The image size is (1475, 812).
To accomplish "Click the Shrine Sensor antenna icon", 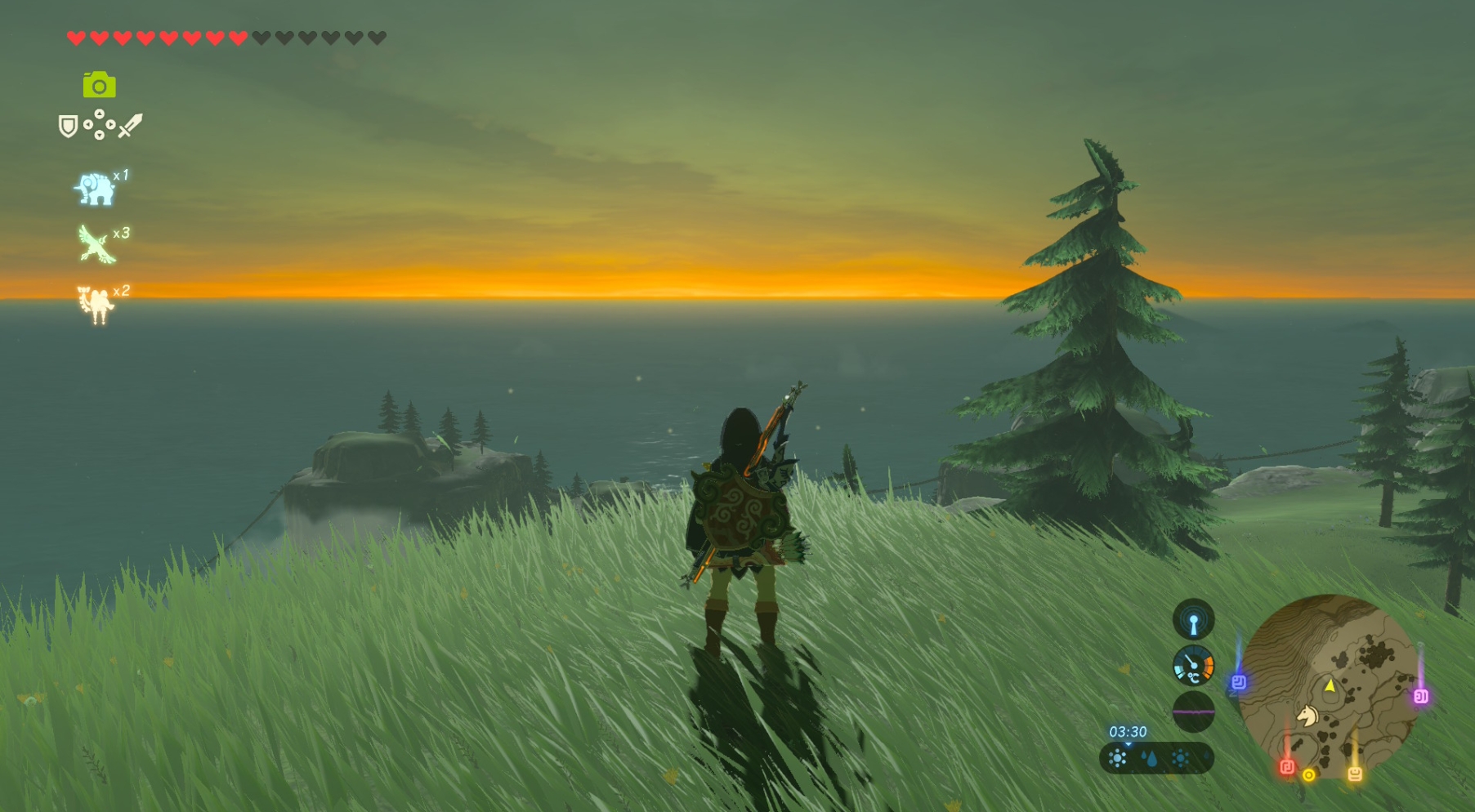I will point(1193,620).
